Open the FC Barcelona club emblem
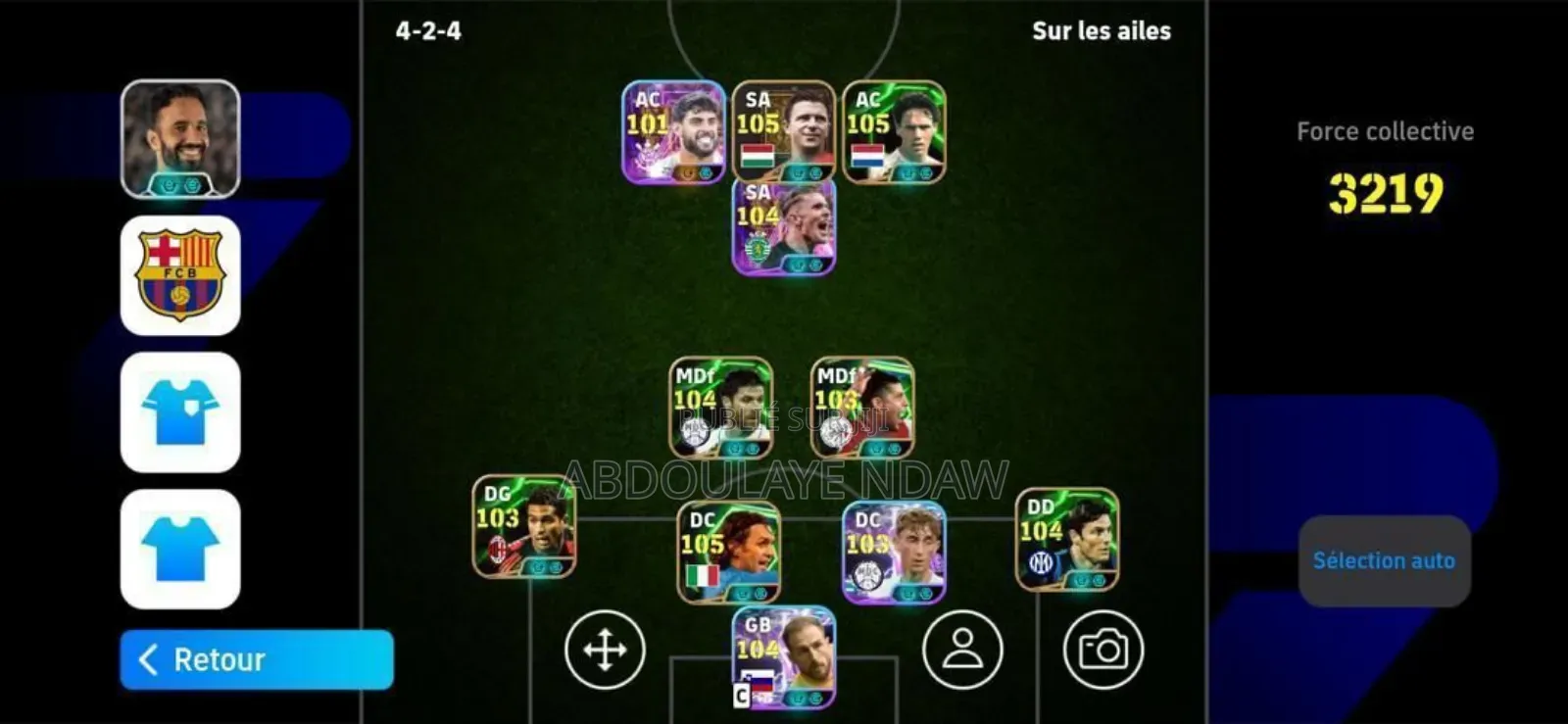The height and width of the screenshot is (724, 1568). pos(179,275)
